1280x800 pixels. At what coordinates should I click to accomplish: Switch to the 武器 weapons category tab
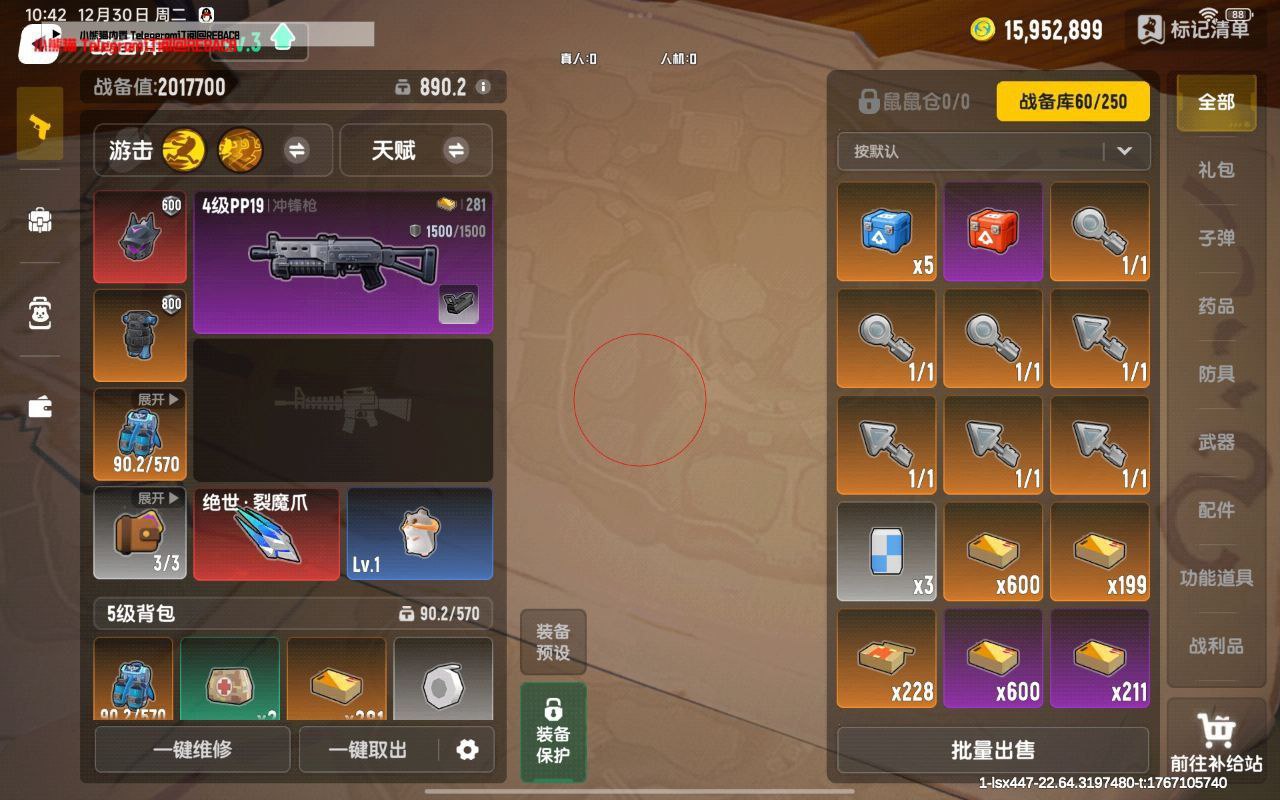[x=1215, y=442]
